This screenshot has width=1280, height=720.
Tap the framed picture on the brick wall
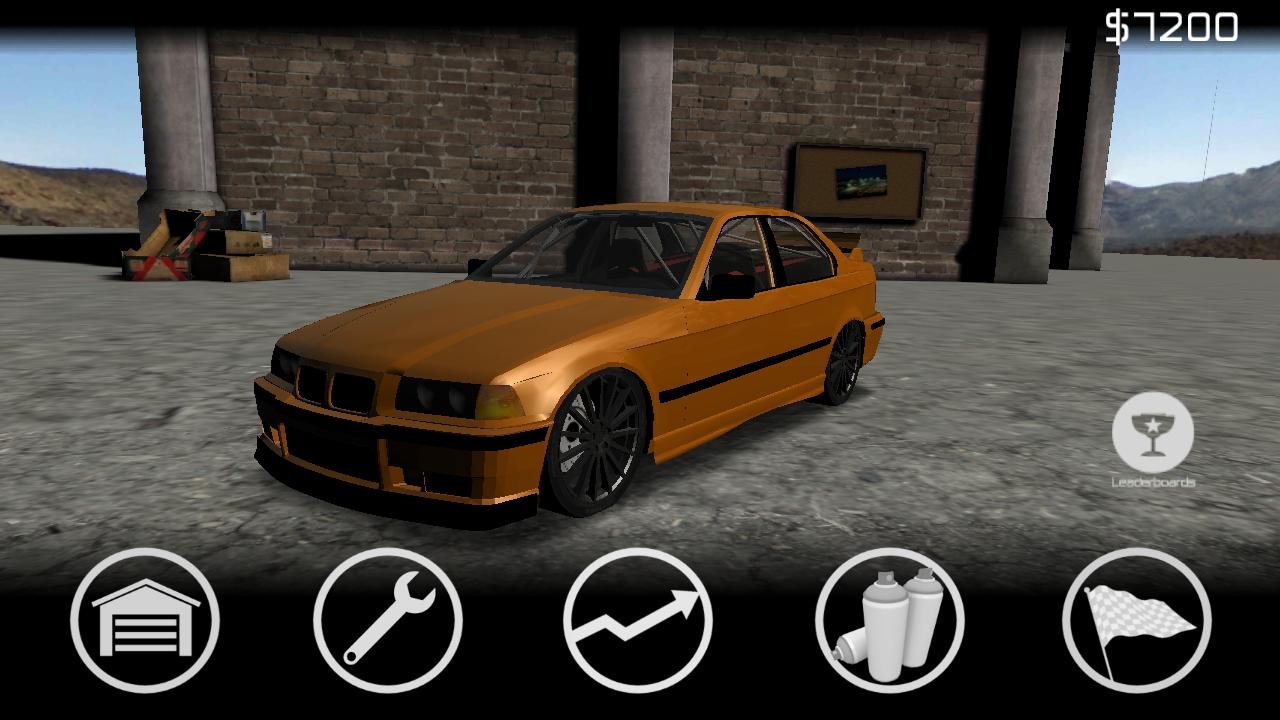tap(858, 181)
